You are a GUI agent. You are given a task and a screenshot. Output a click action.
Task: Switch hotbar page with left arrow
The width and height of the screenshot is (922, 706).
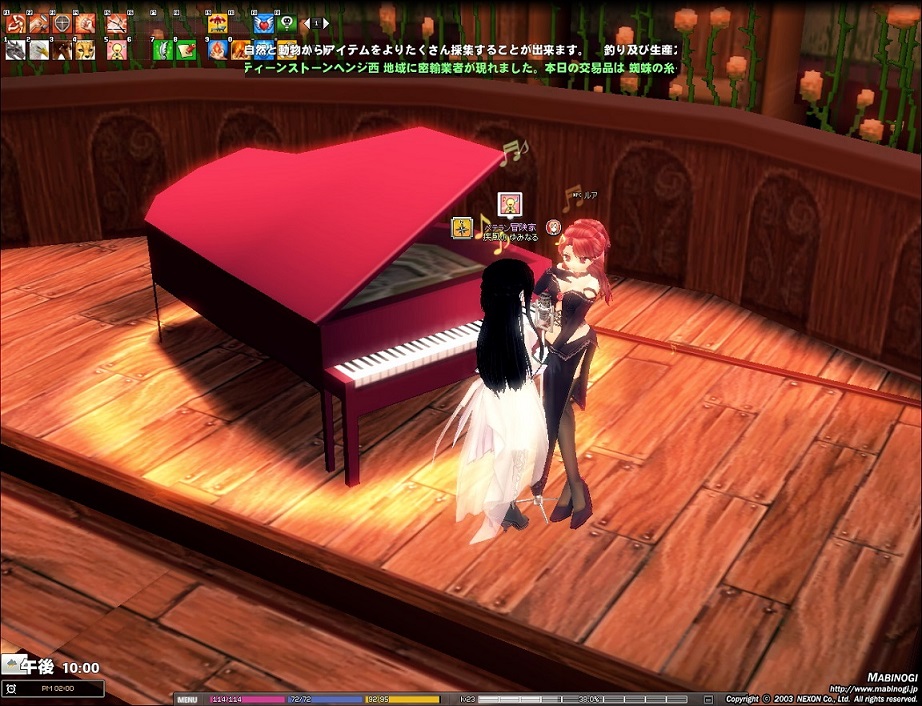tap(307, 23)
